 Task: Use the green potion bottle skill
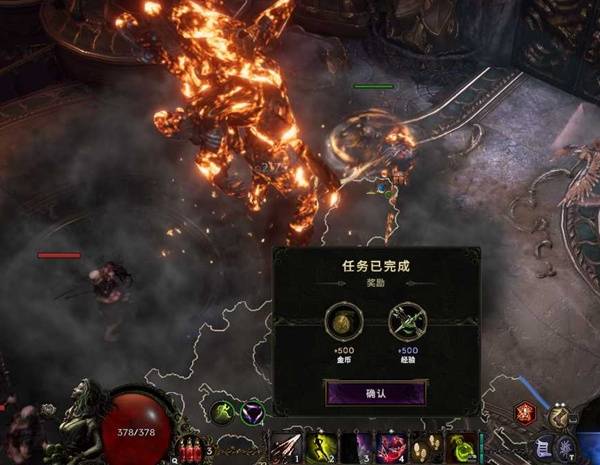tap(460, 447)
